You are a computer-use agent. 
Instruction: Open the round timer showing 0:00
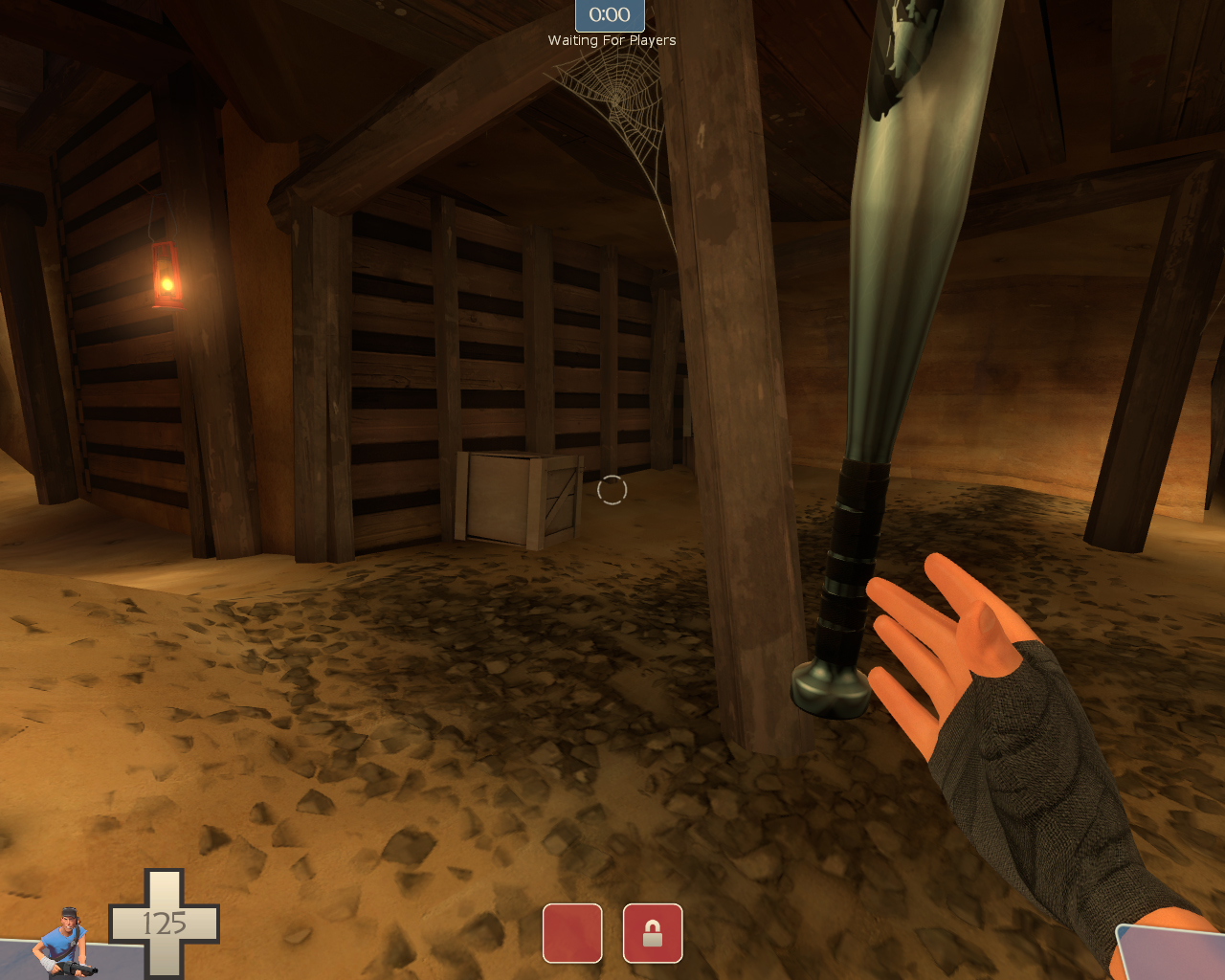(x=610, y=14)
